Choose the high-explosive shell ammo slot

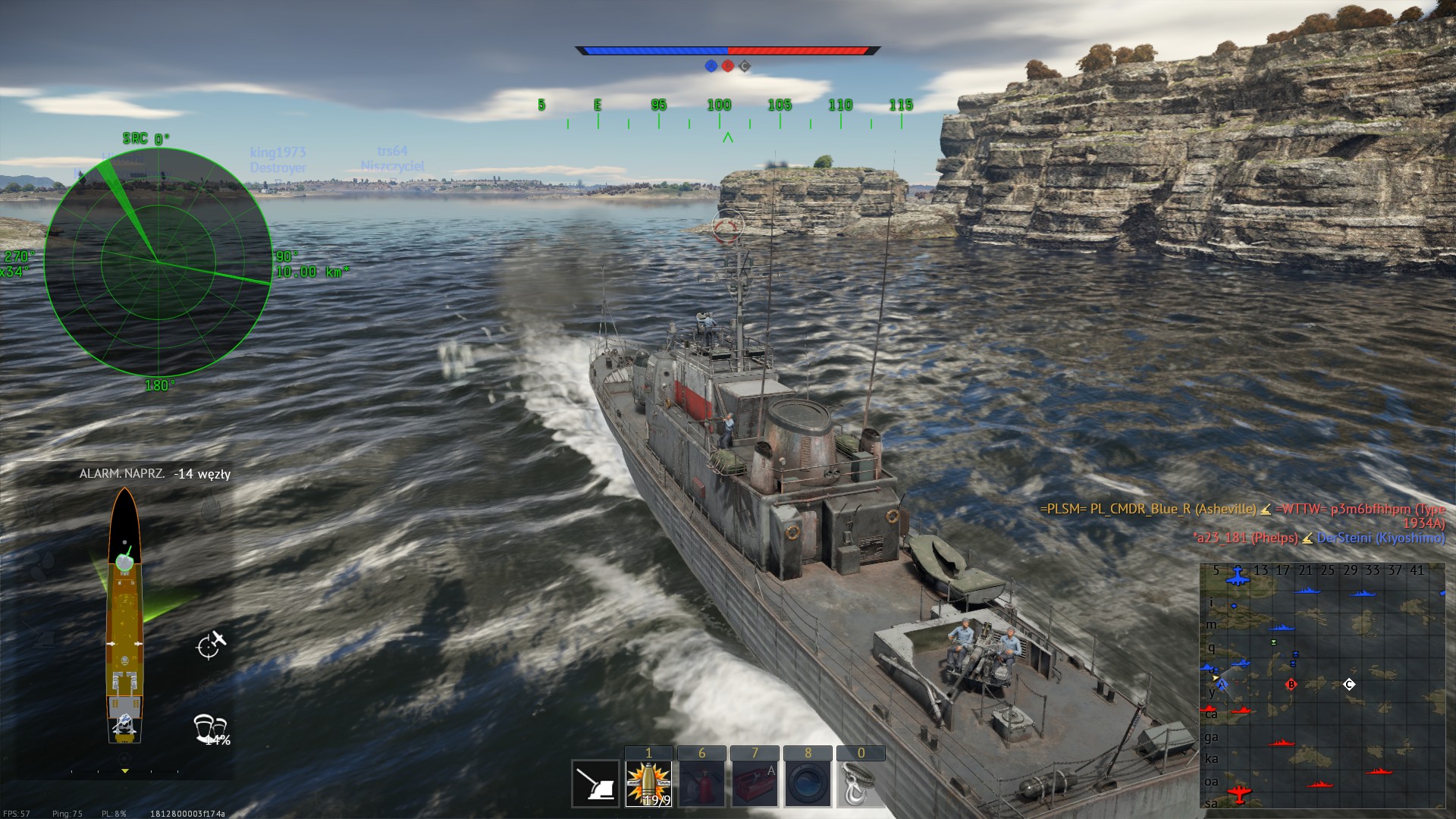[x=648, y=784]
